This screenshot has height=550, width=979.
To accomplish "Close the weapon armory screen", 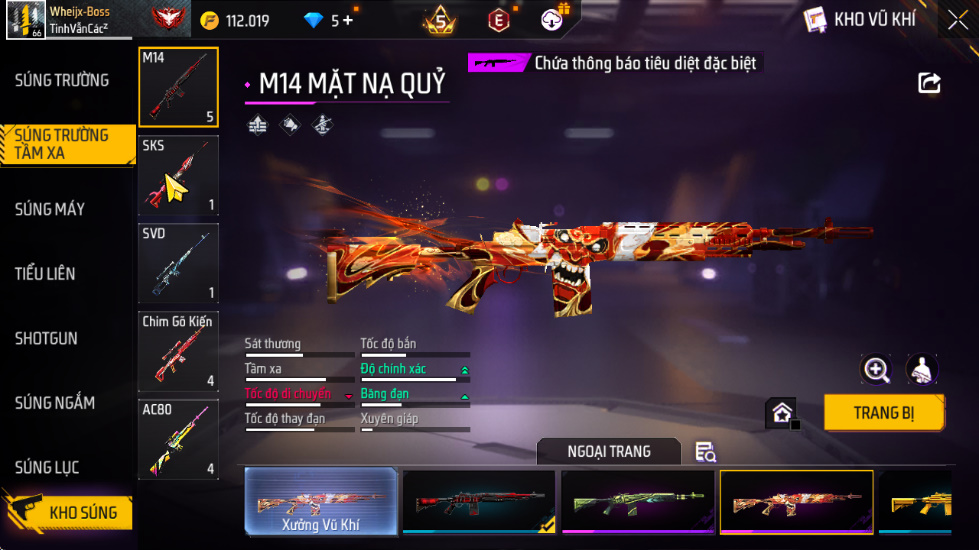I will pyautogui.click(x=958, y=20).
